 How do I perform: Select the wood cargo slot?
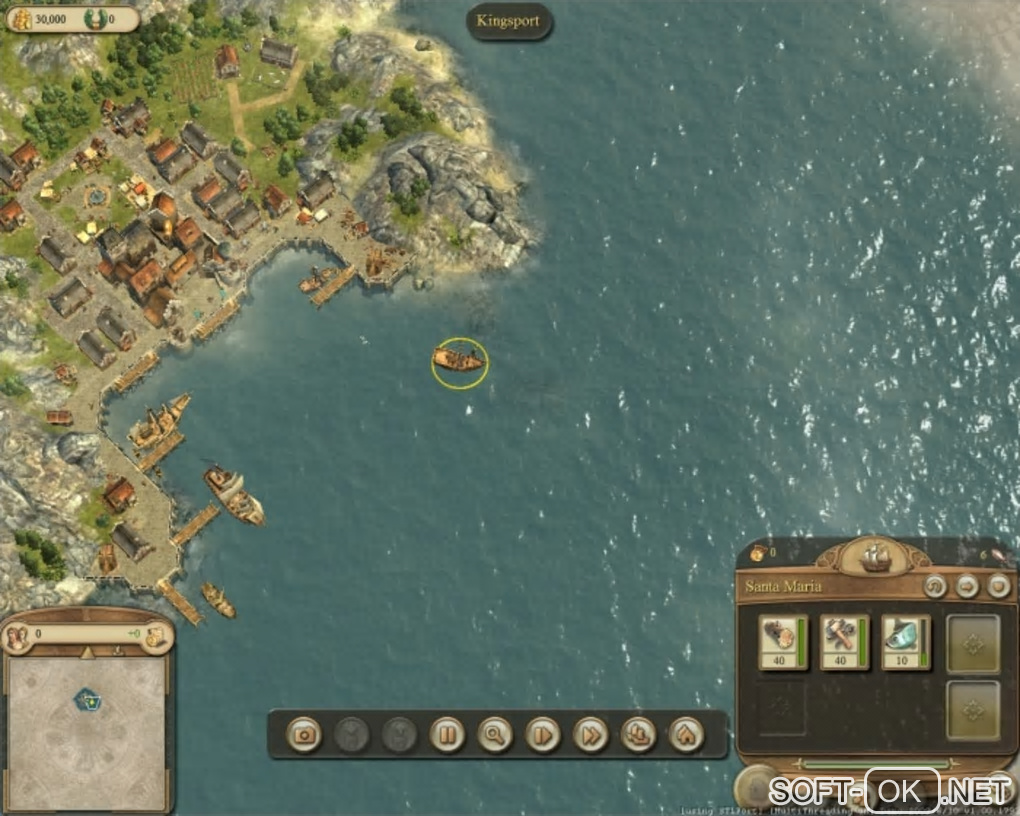783,642
